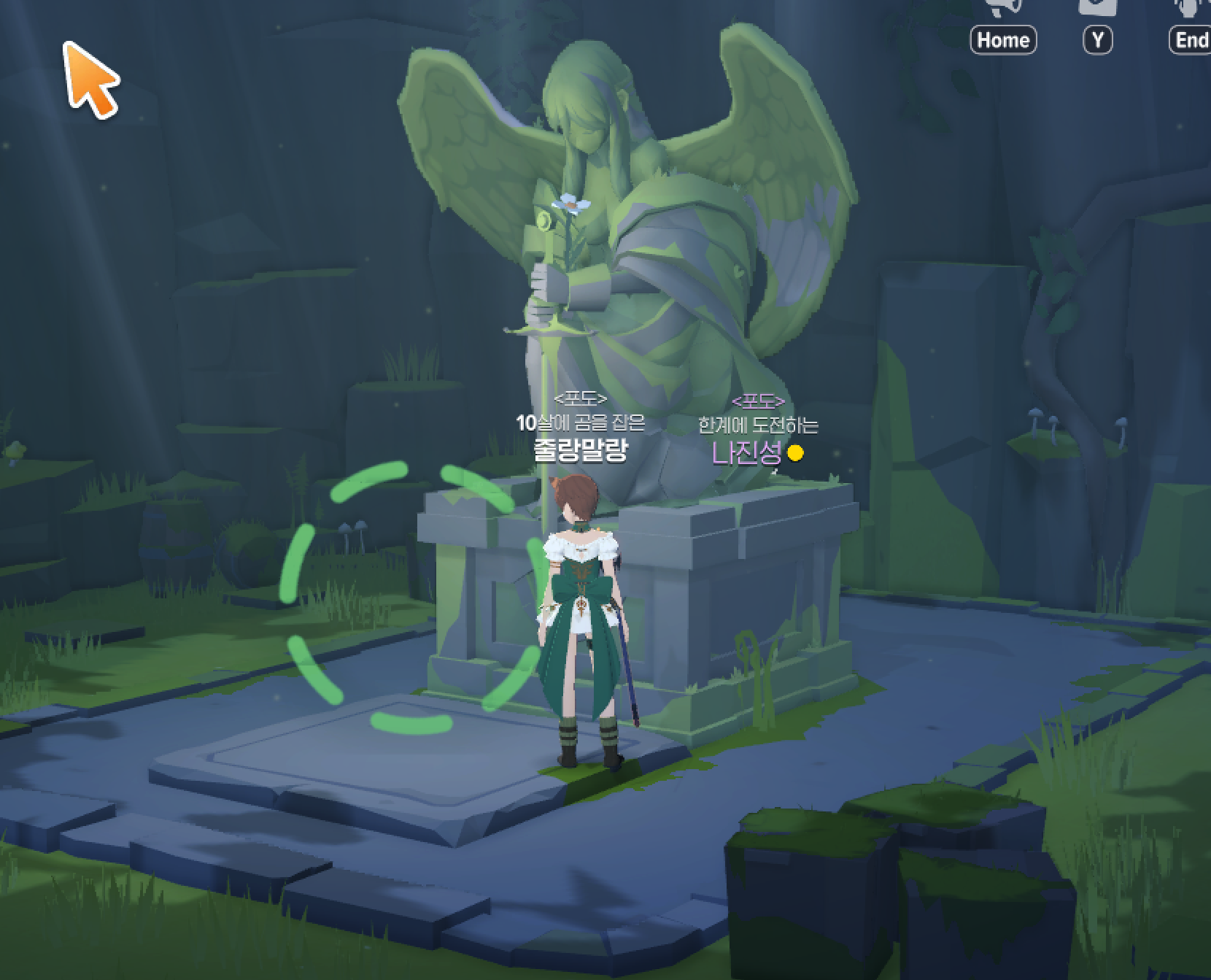Click the square icon above the Y label
This screenshot has height=980, width=1211.
(1097, 7)
